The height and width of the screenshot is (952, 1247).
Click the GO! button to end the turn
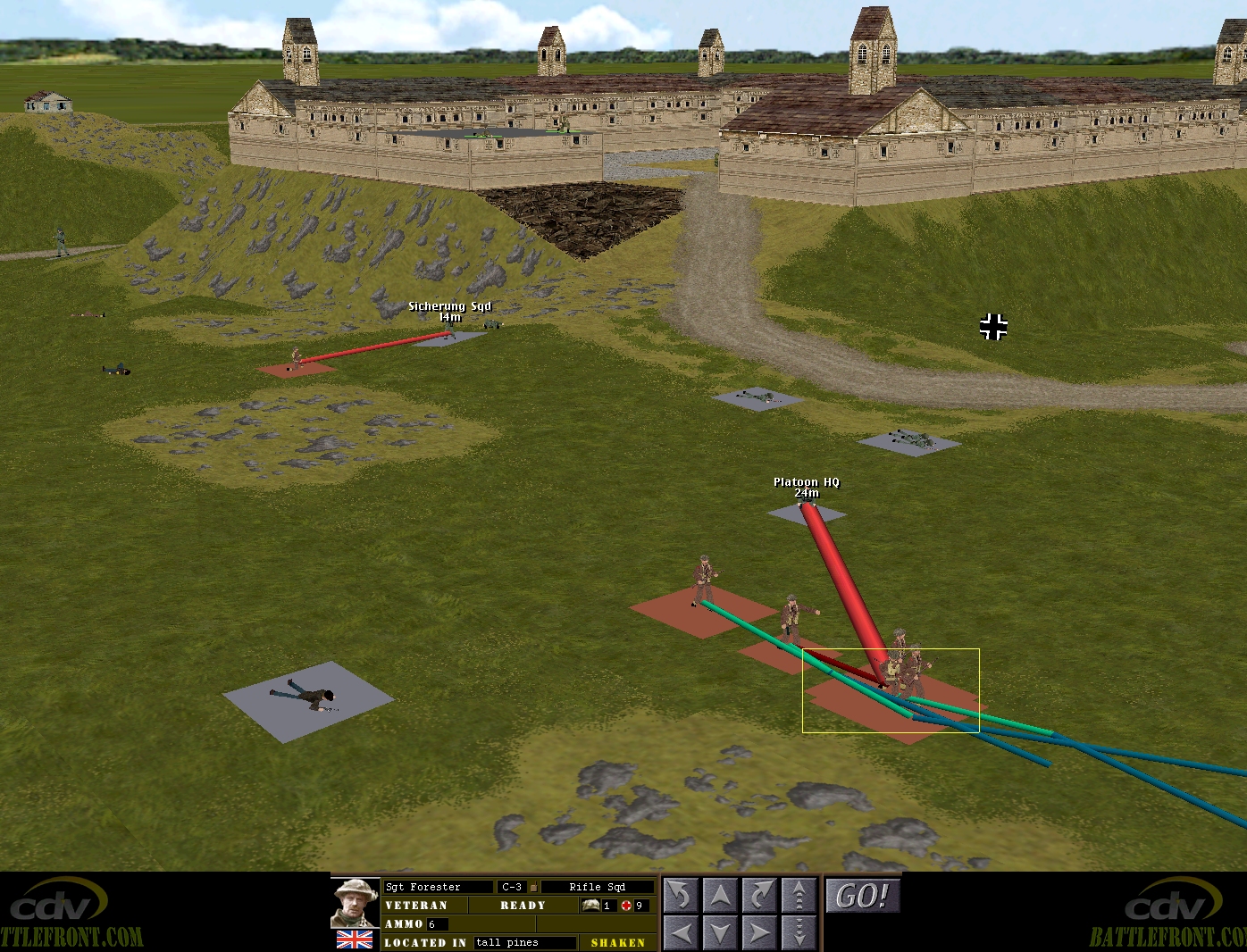(x=862, y=896)
